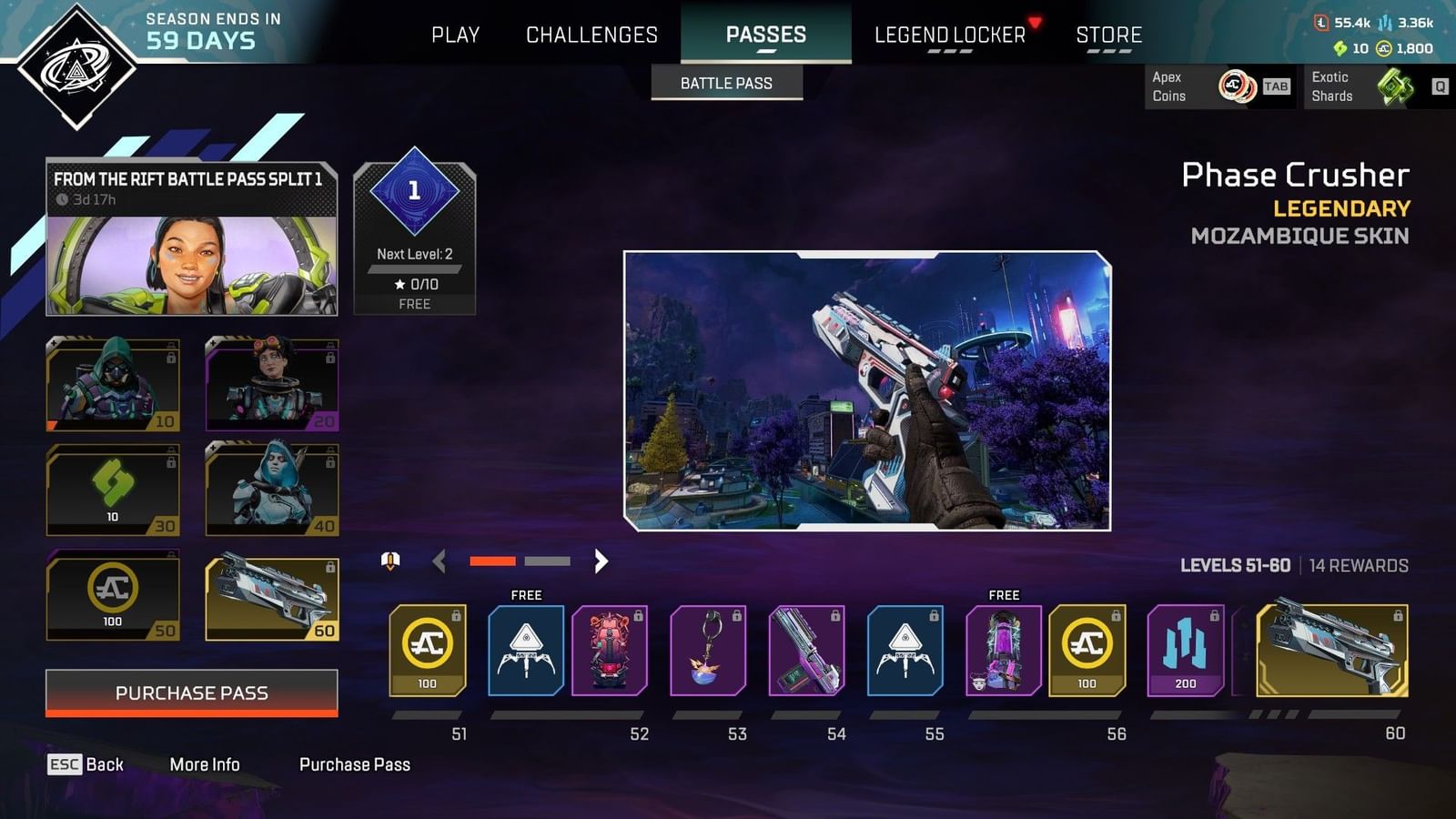Click the spider emblem free reward at level 52
1456x819 pixels.
click(x=525, y=648)
